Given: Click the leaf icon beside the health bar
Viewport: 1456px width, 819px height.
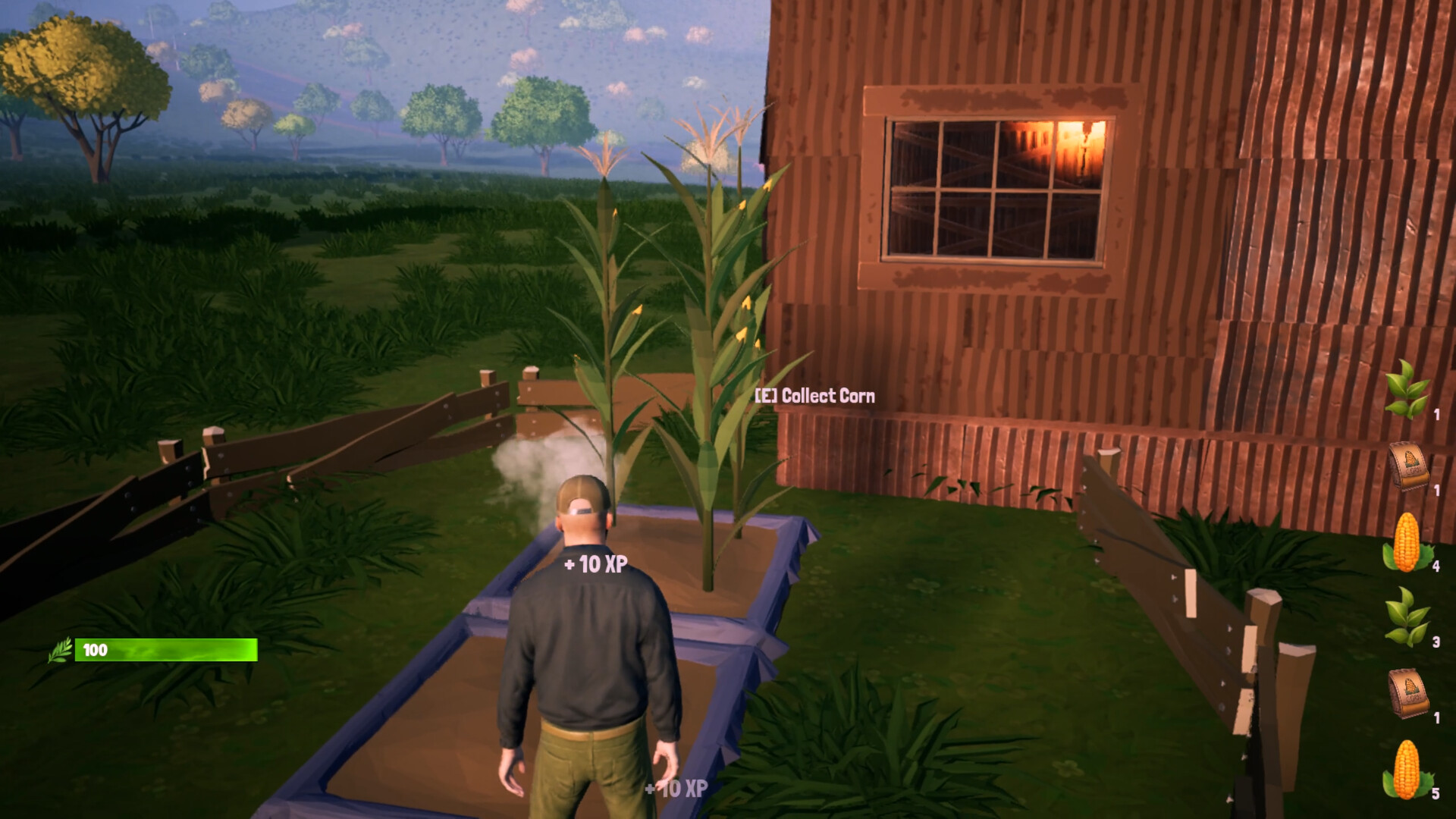Looking at the screenshot, I should pyautogui.click(x=60, y=651).
